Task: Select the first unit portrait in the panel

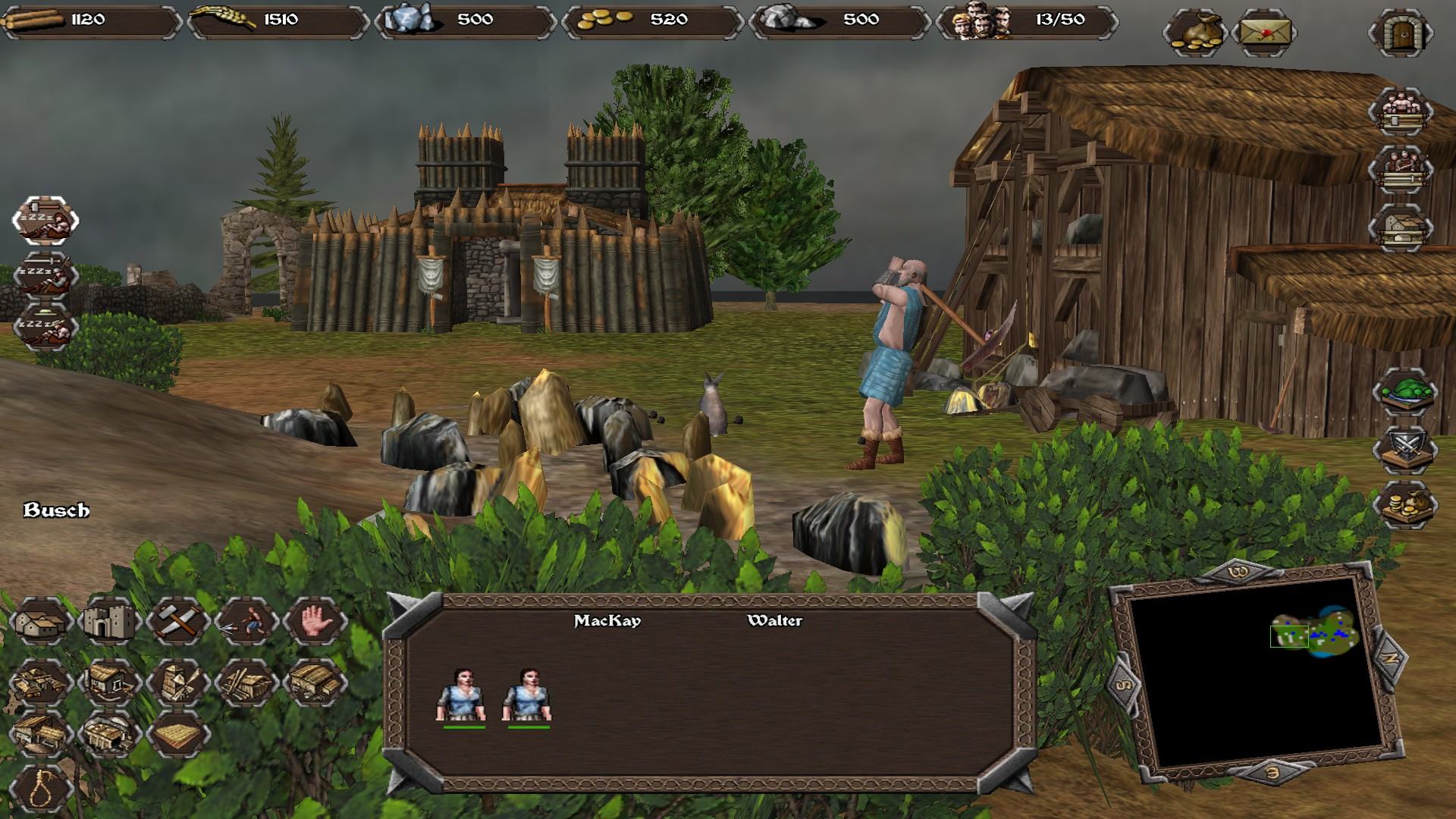Action: [x=462, y=695]
